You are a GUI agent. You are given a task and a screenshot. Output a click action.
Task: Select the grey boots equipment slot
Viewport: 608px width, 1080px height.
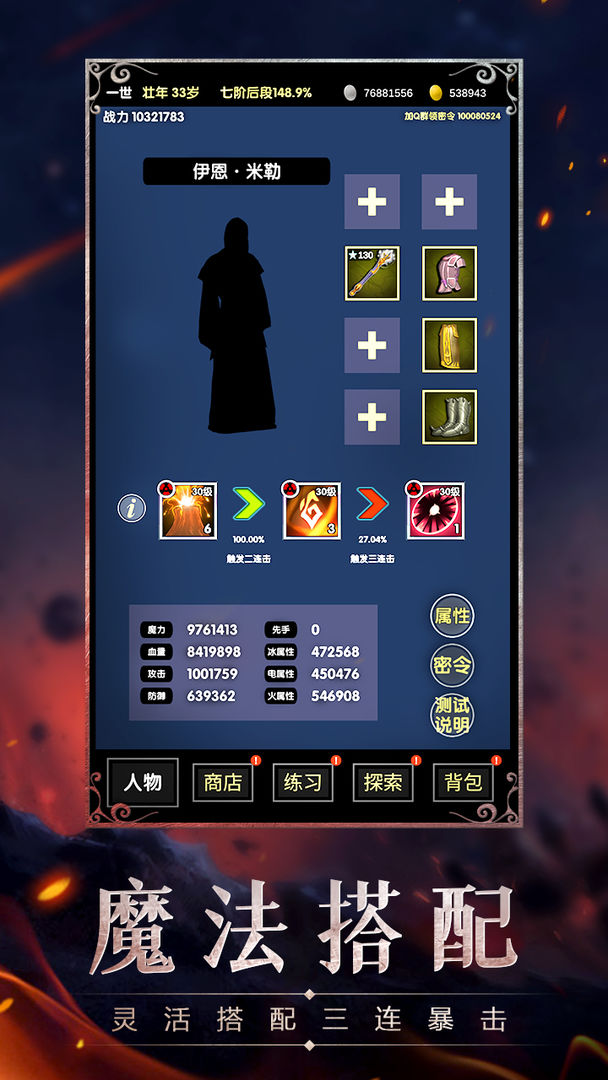(449, 417)
